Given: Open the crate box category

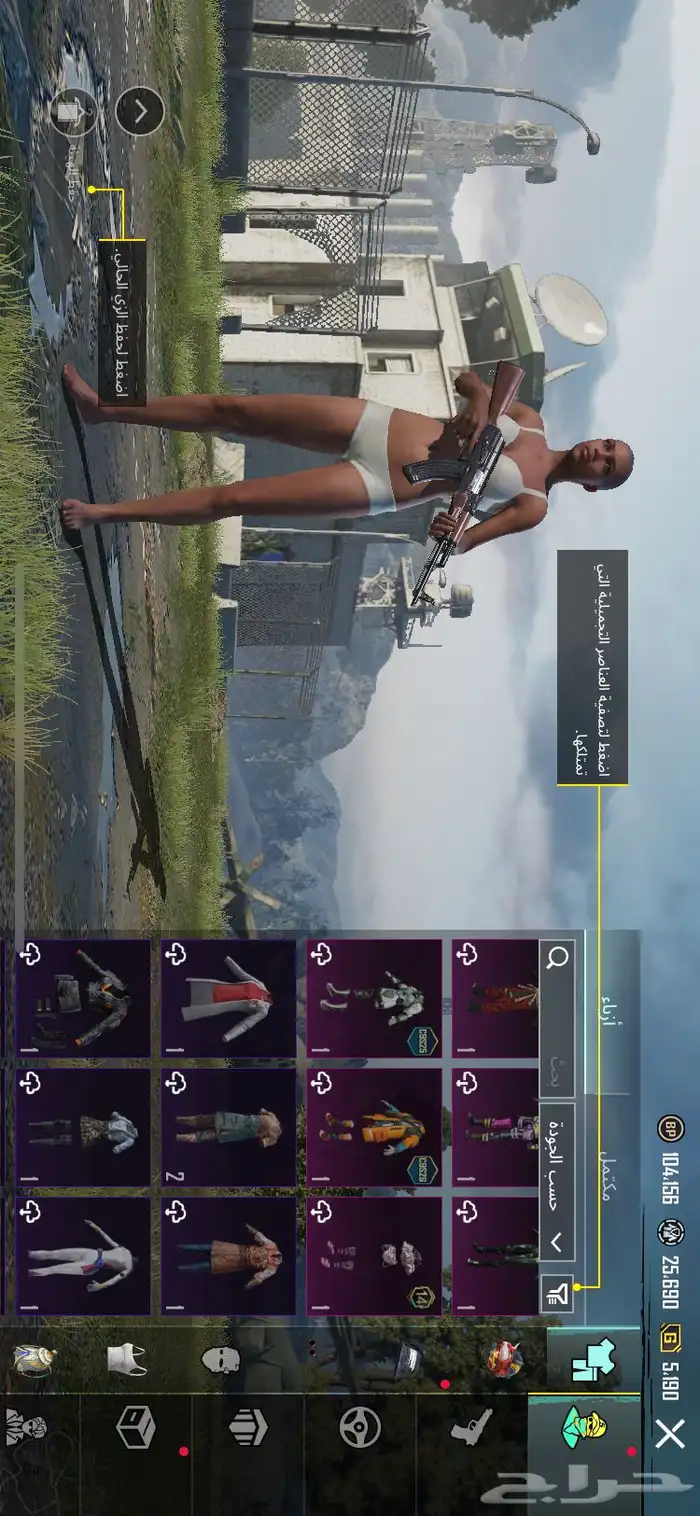Looking at the screenshot, I should 135,1426.
